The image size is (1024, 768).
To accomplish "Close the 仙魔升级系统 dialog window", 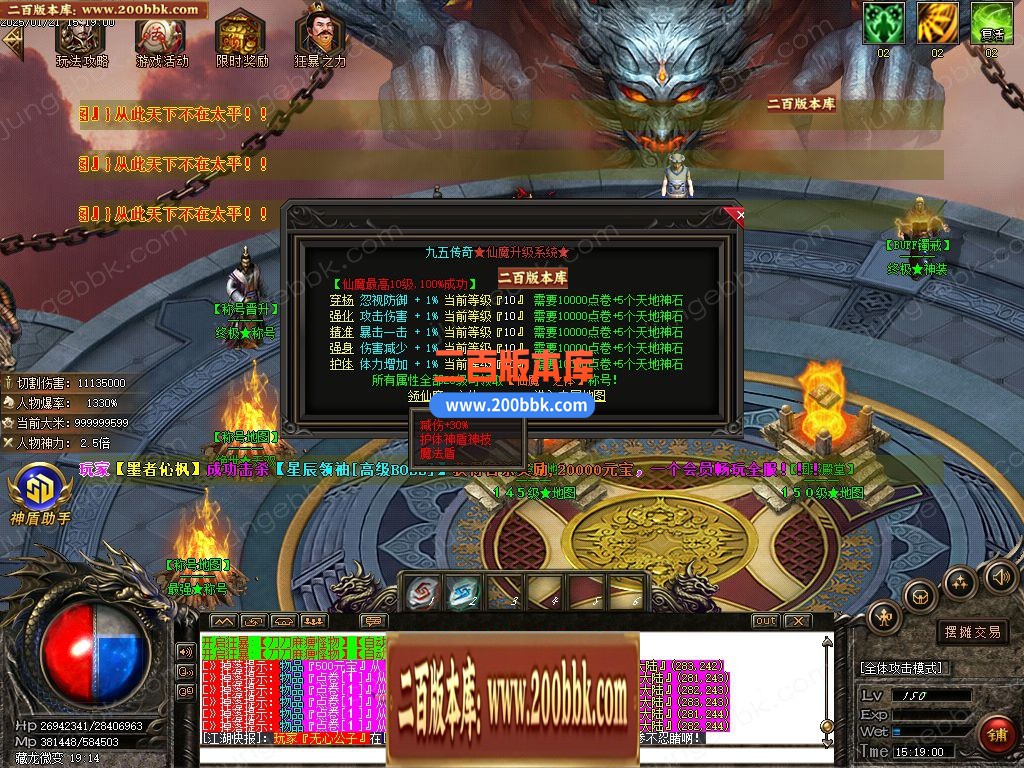I will [739, 214].
